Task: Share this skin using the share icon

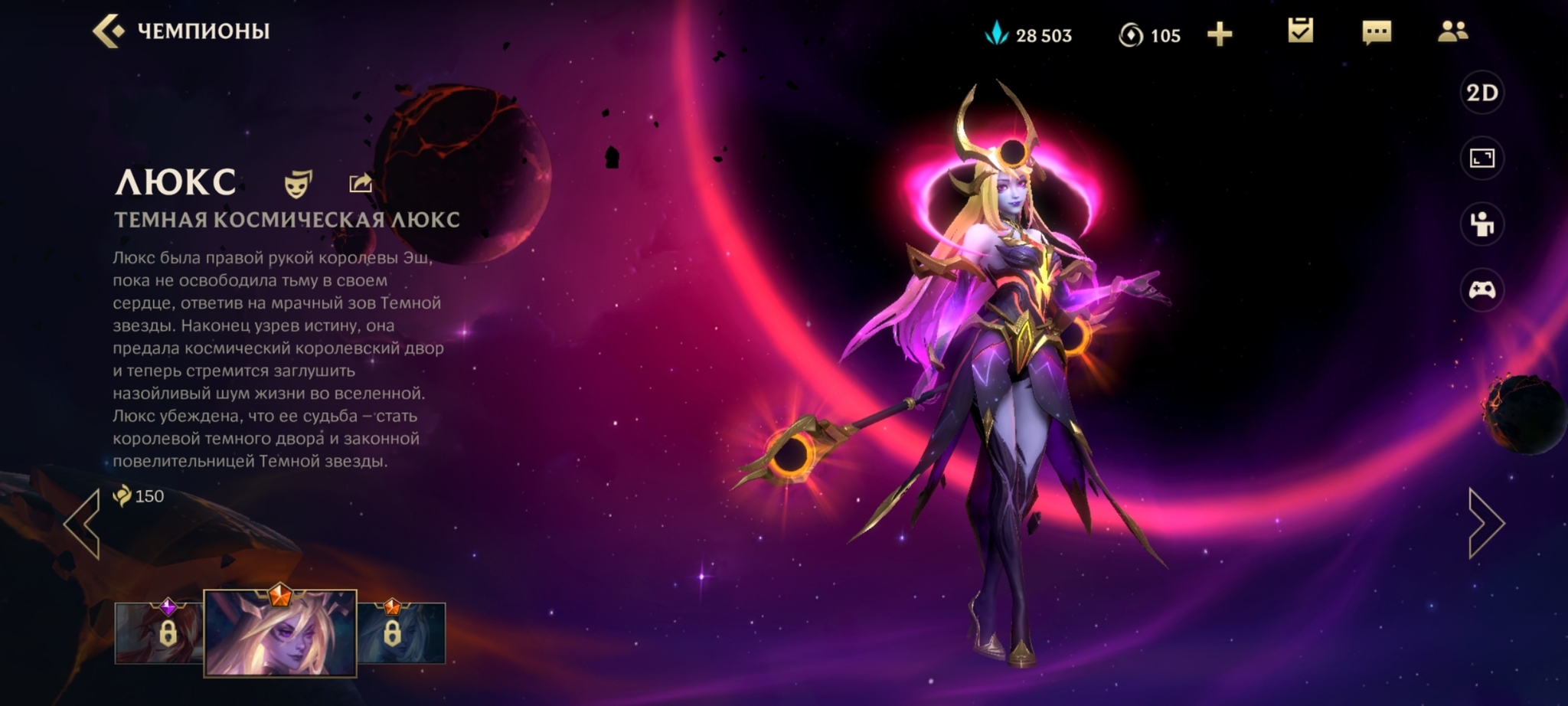Action: pos(361,183)
